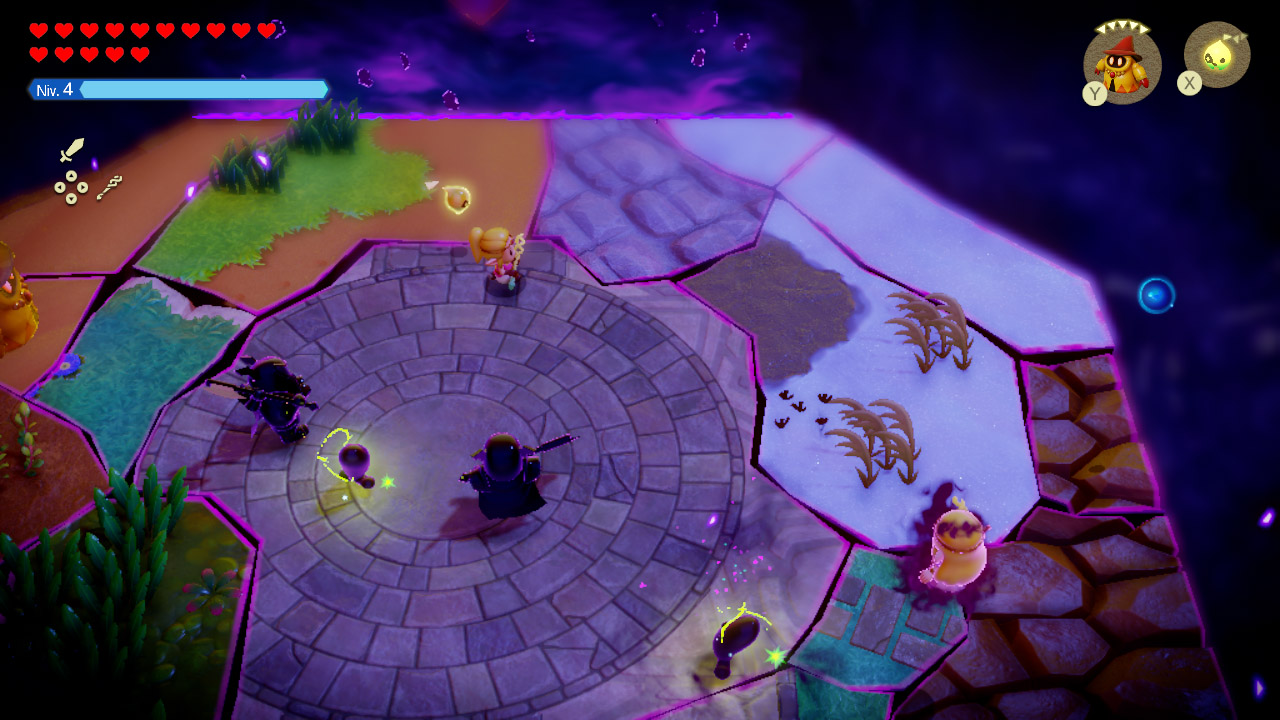Select the rod icon beside the d-pad

pyautogui.click(x=110, y=187)
